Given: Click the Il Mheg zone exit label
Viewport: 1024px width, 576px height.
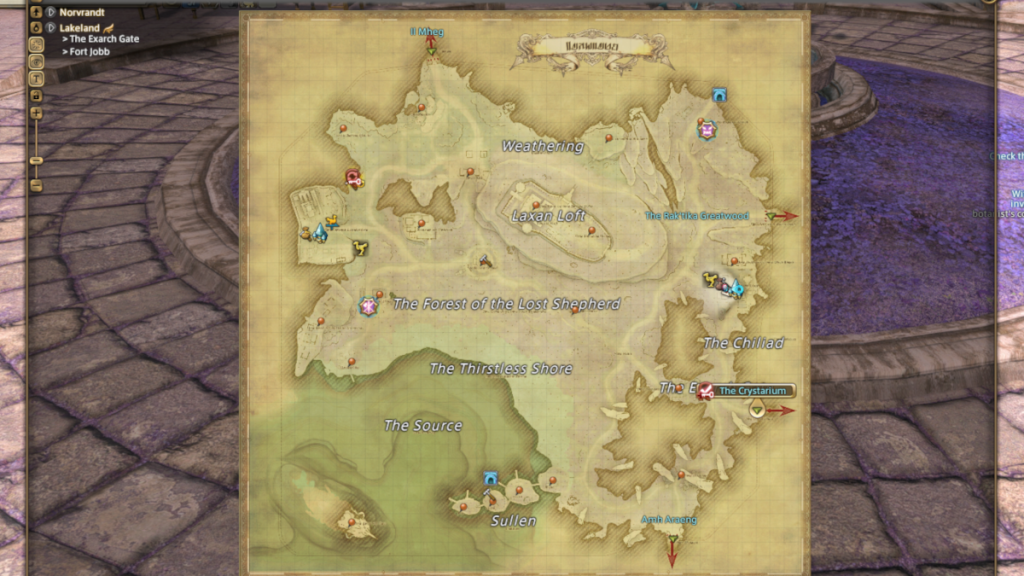Looking at the screenshot, I should pos(426,32).
